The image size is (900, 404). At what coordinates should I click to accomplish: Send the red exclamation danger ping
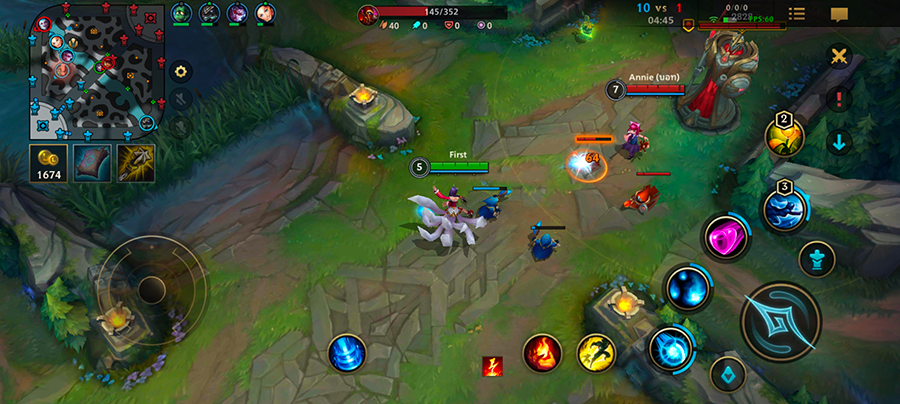coord(838,100)
